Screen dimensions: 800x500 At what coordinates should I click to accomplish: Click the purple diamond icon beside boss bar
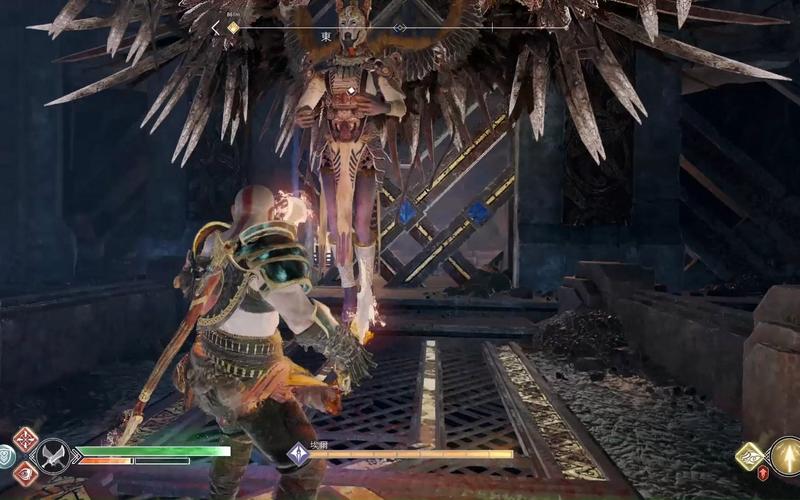pos(297,454)
